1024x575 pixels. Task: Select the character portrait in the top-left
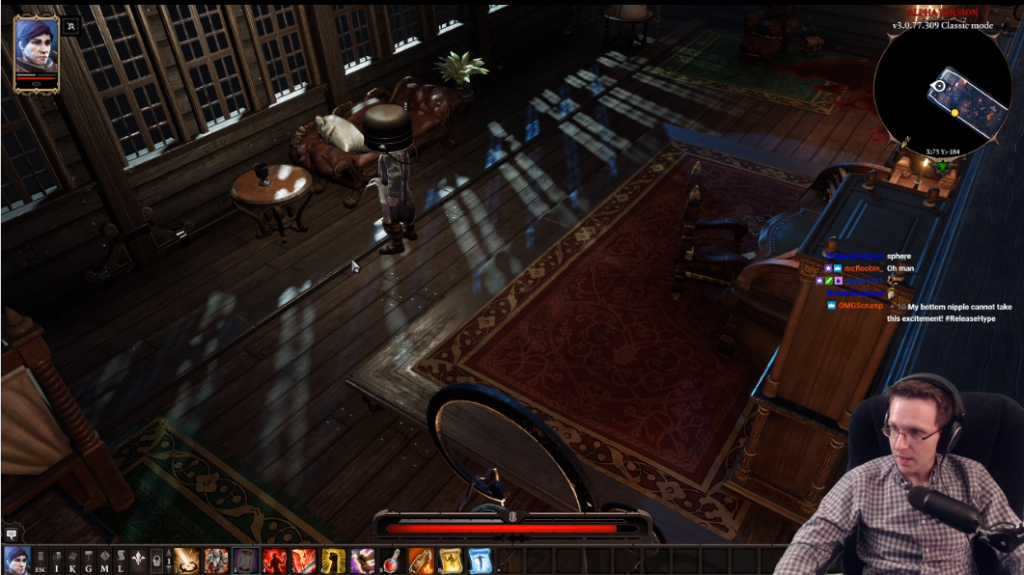click(36, 51)
